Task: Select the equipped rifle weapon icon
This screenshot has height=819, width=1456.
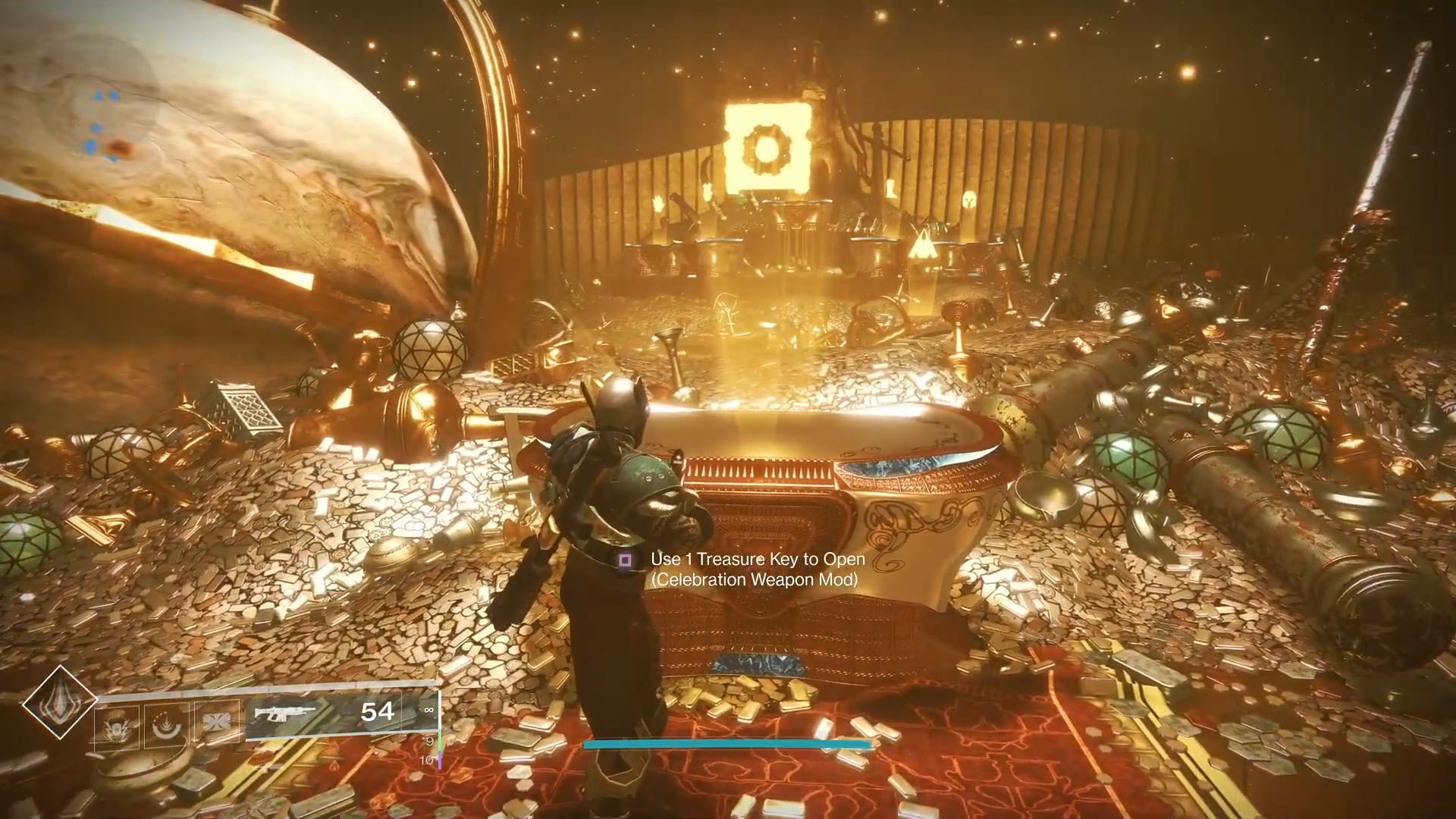Action: pyautogui.click(x=284, y=714)
